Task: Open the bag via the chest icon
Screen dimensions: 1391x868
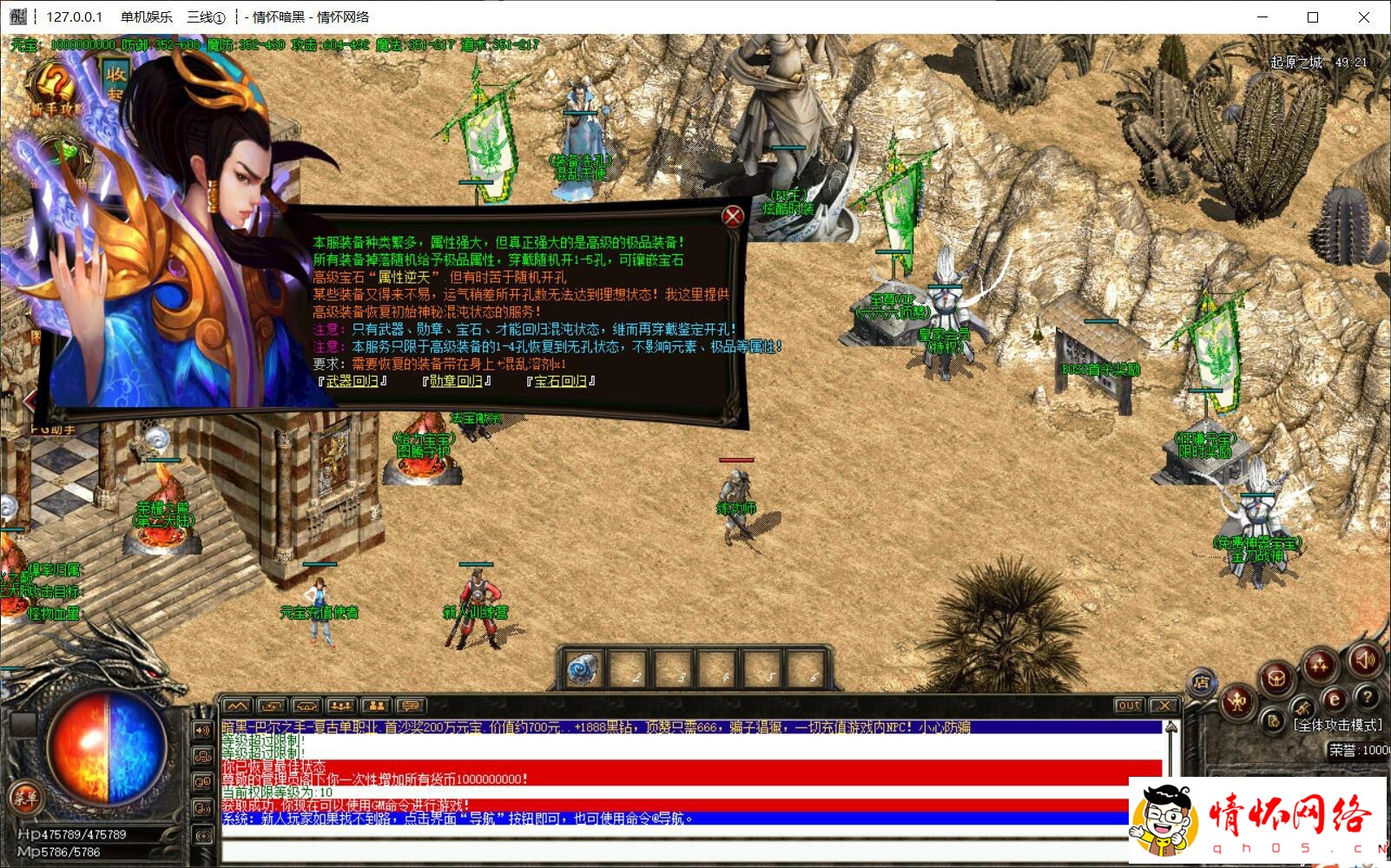Action: pos(1276,678)
